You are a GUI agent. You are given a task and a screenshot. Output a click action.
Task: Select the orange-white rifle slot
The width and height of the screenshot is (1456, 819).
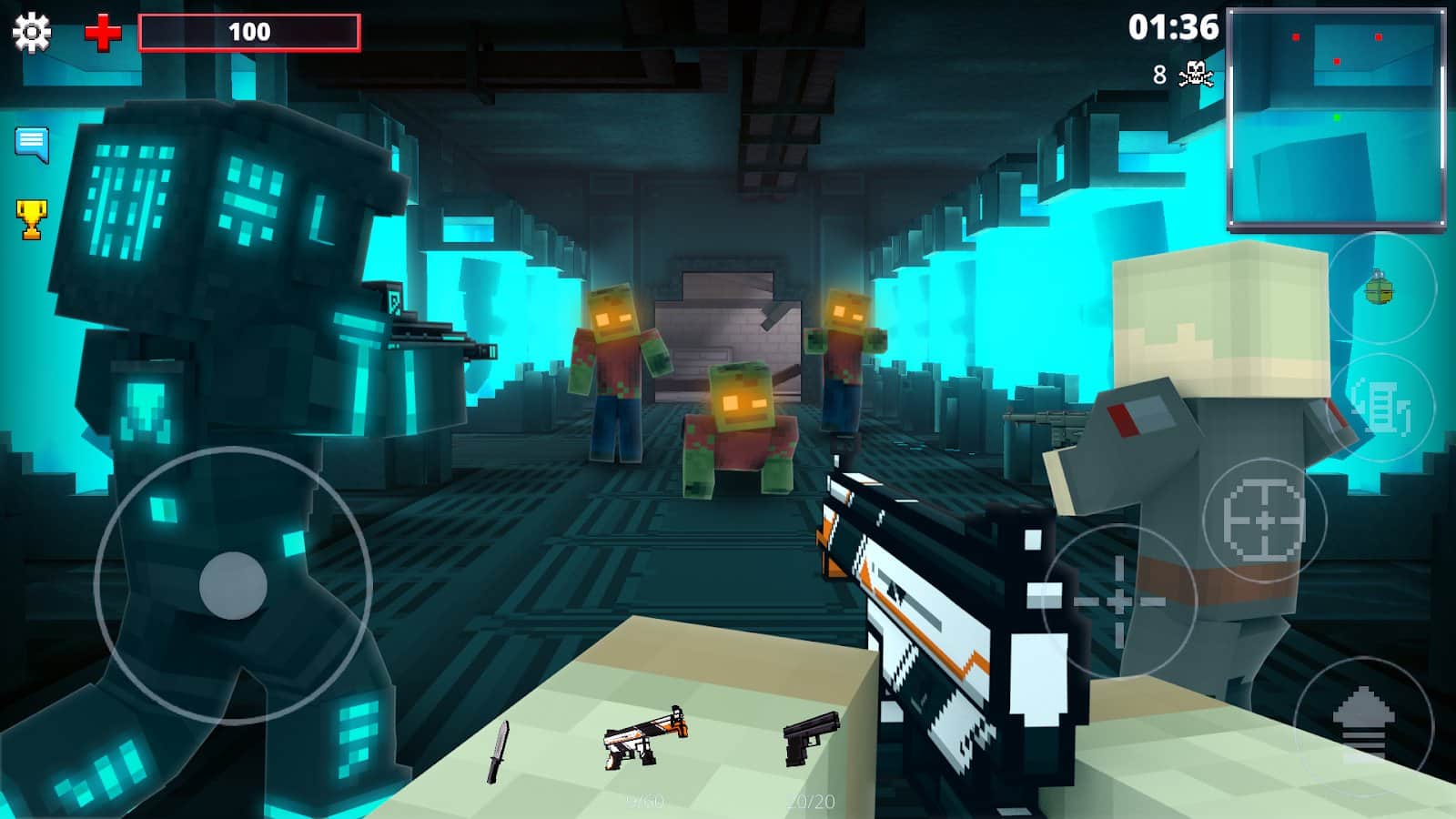[644, 738]
